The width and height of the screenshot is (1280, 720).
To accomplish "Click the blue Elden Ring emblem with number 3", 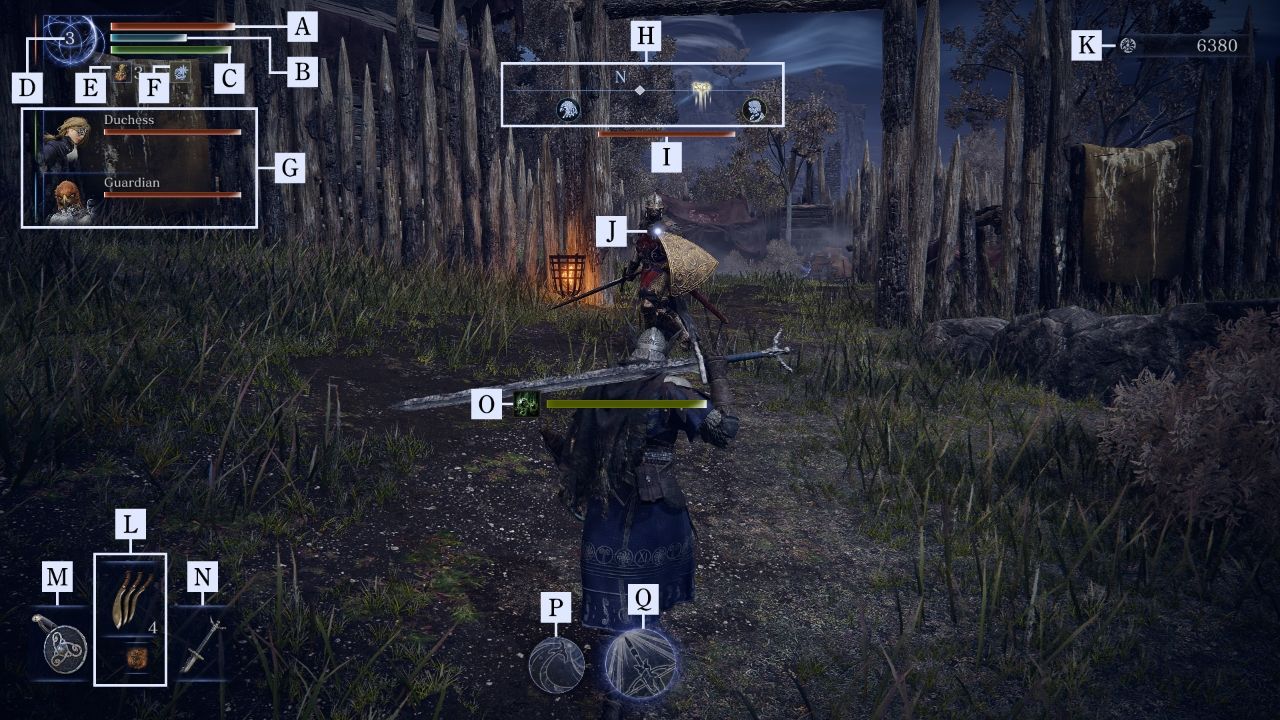I will click(x=70, y=39).
